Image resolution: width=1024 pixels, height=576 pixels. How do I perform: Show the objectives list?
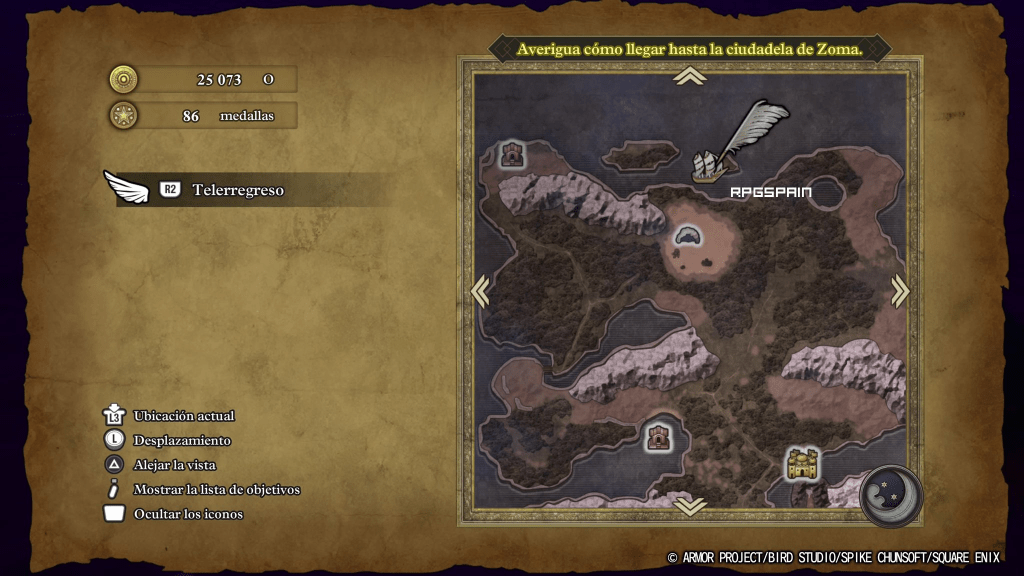tap(216, 490)
